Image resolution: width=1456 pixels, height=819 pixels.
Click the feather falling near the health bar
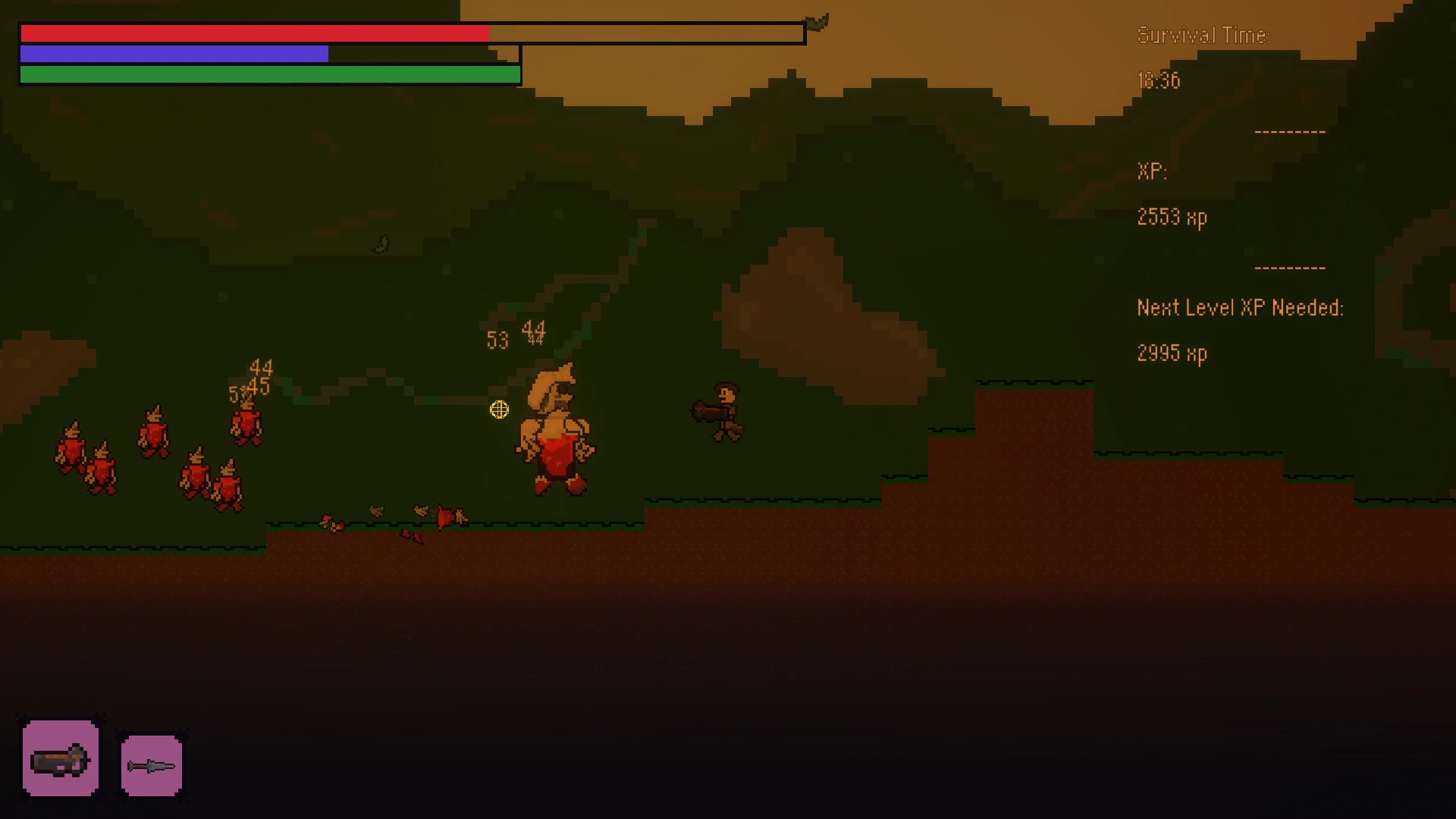[817, 23]
